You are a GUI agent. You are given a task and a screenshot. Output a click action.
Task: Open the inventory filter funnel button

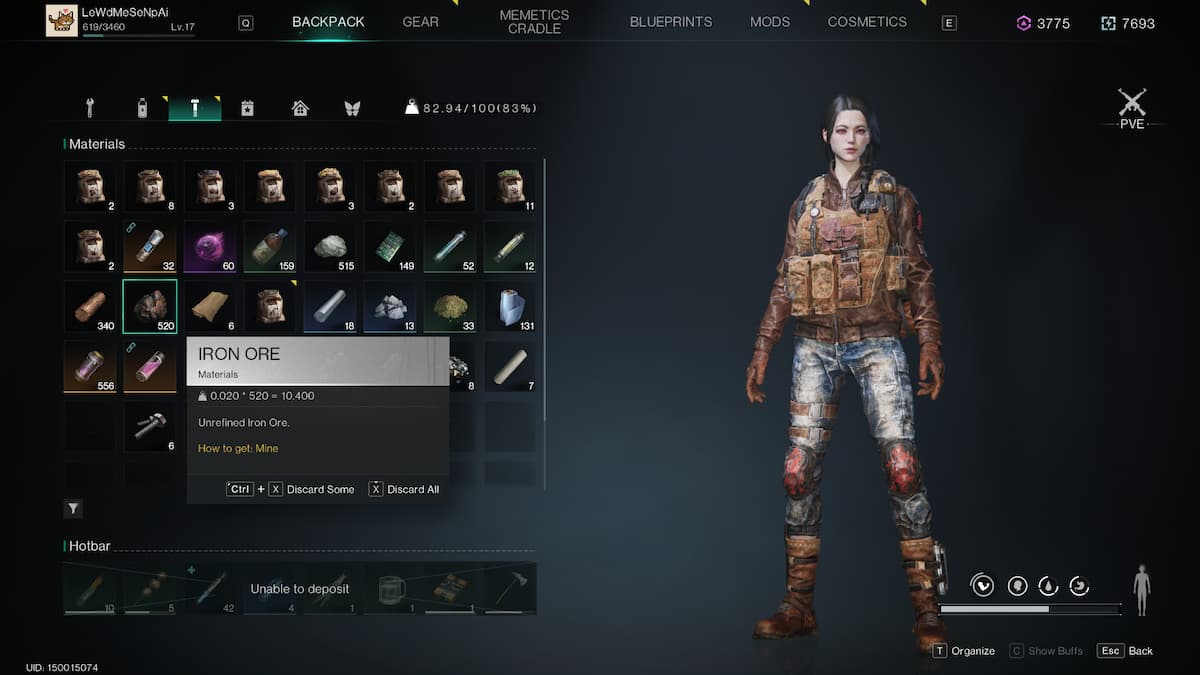click(74, 509)
